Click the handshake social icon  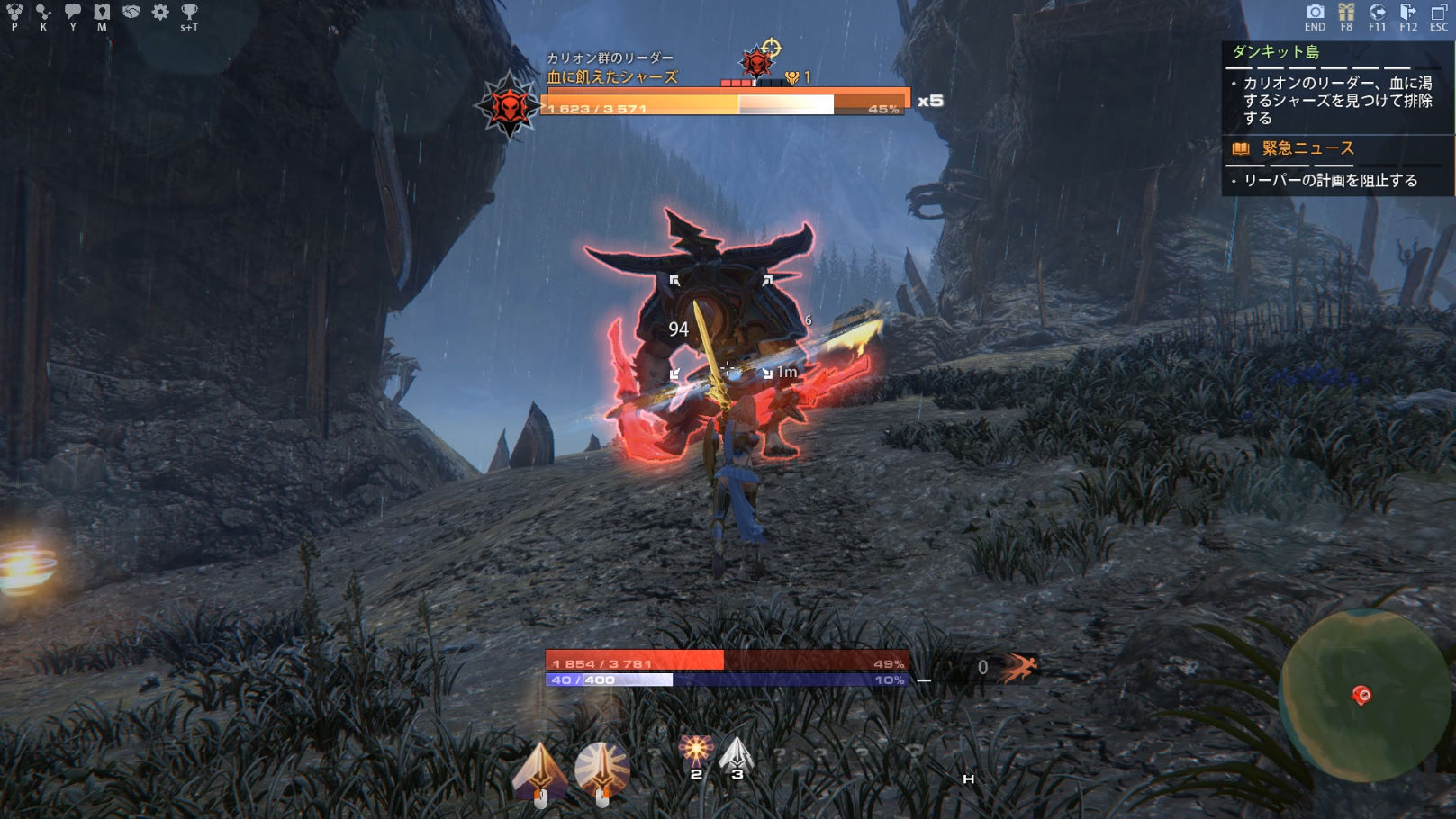point(131,12)
